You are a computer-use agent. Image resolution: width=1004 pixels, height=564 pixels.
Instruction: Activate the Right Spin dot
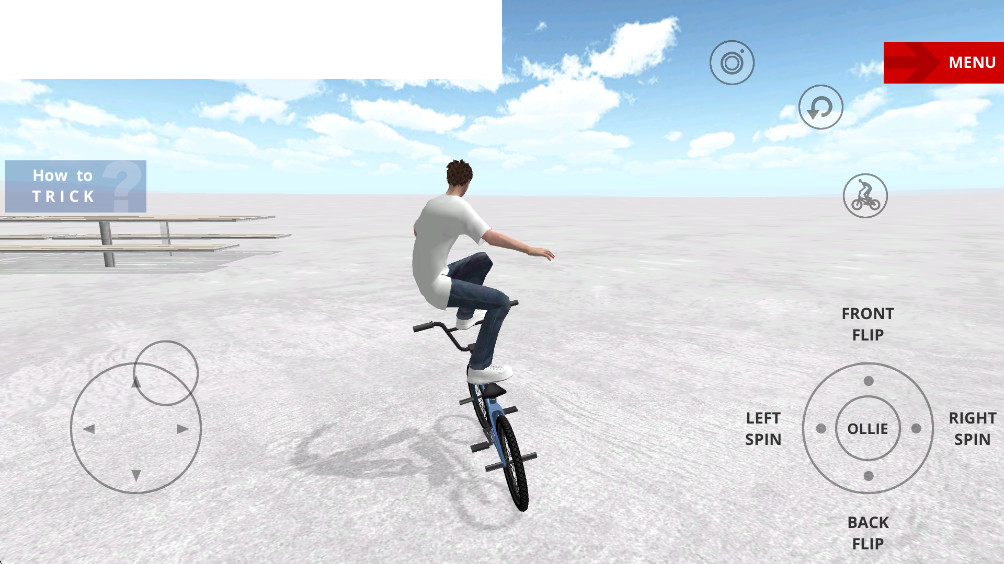tap(915, 428)
